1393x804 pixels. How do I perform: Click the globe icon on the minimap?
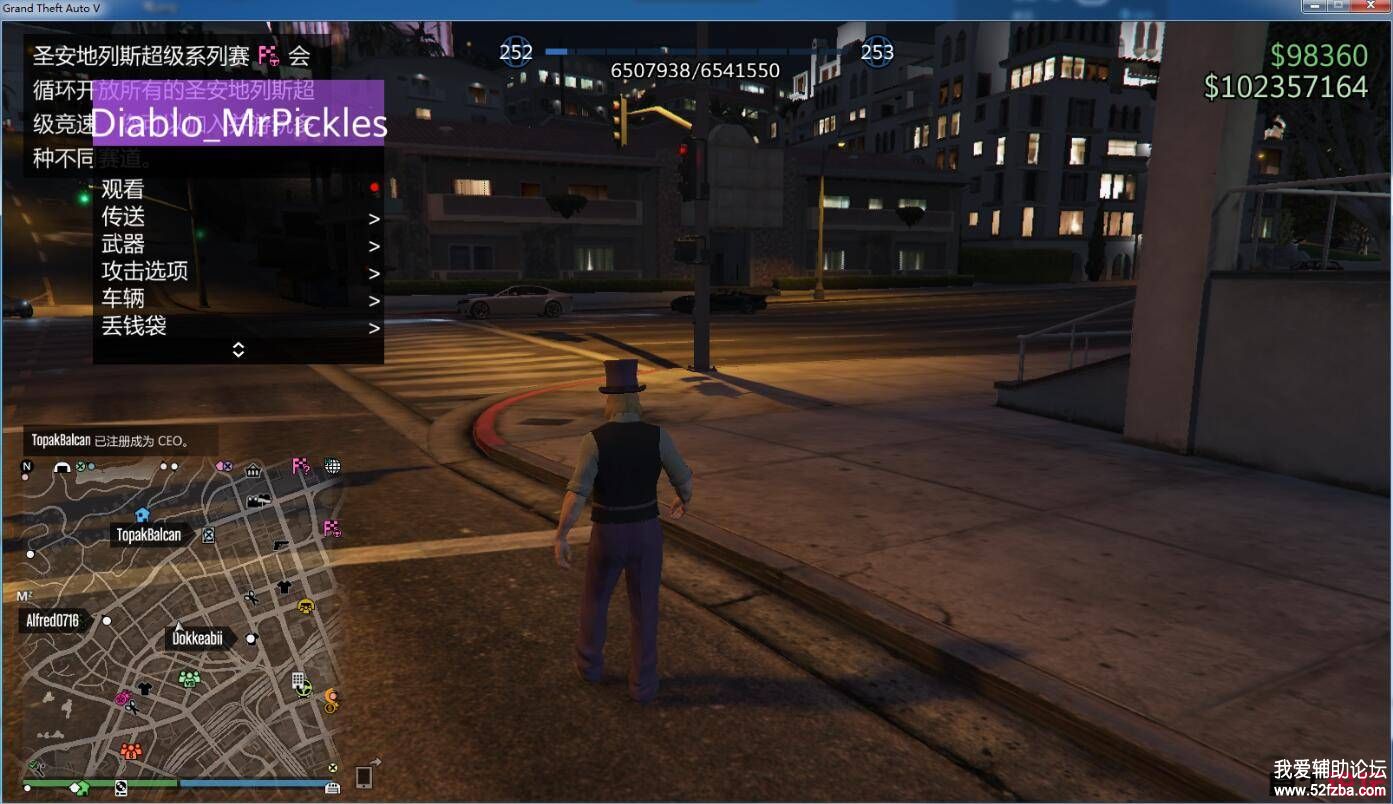tap(332, 466)
